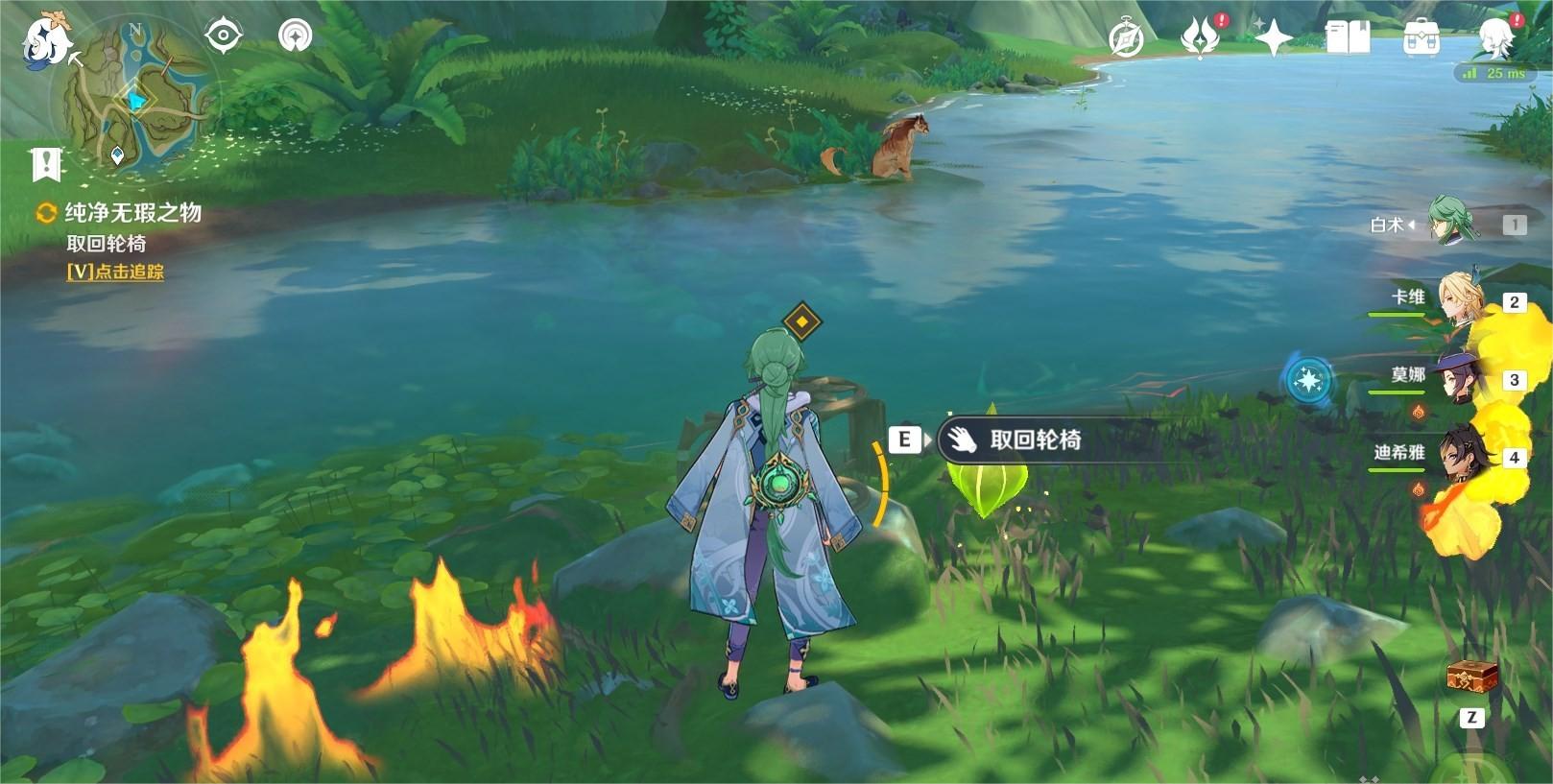Open the handbook book icon
This screenshot has height=784, width=1553.
1347,38
